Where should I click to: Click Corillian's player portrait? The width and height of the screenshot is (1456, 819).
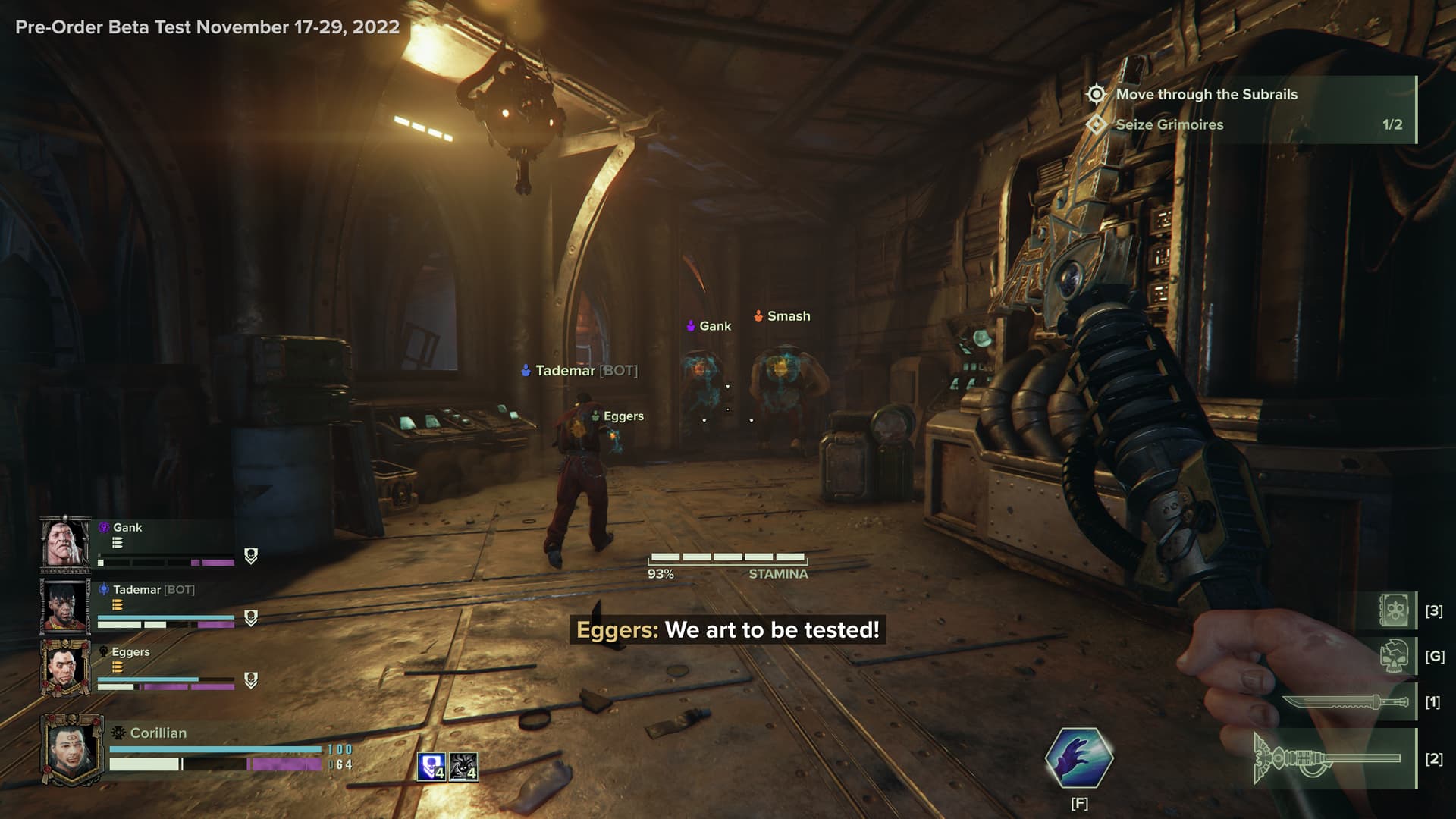click(x=71, y=749)
